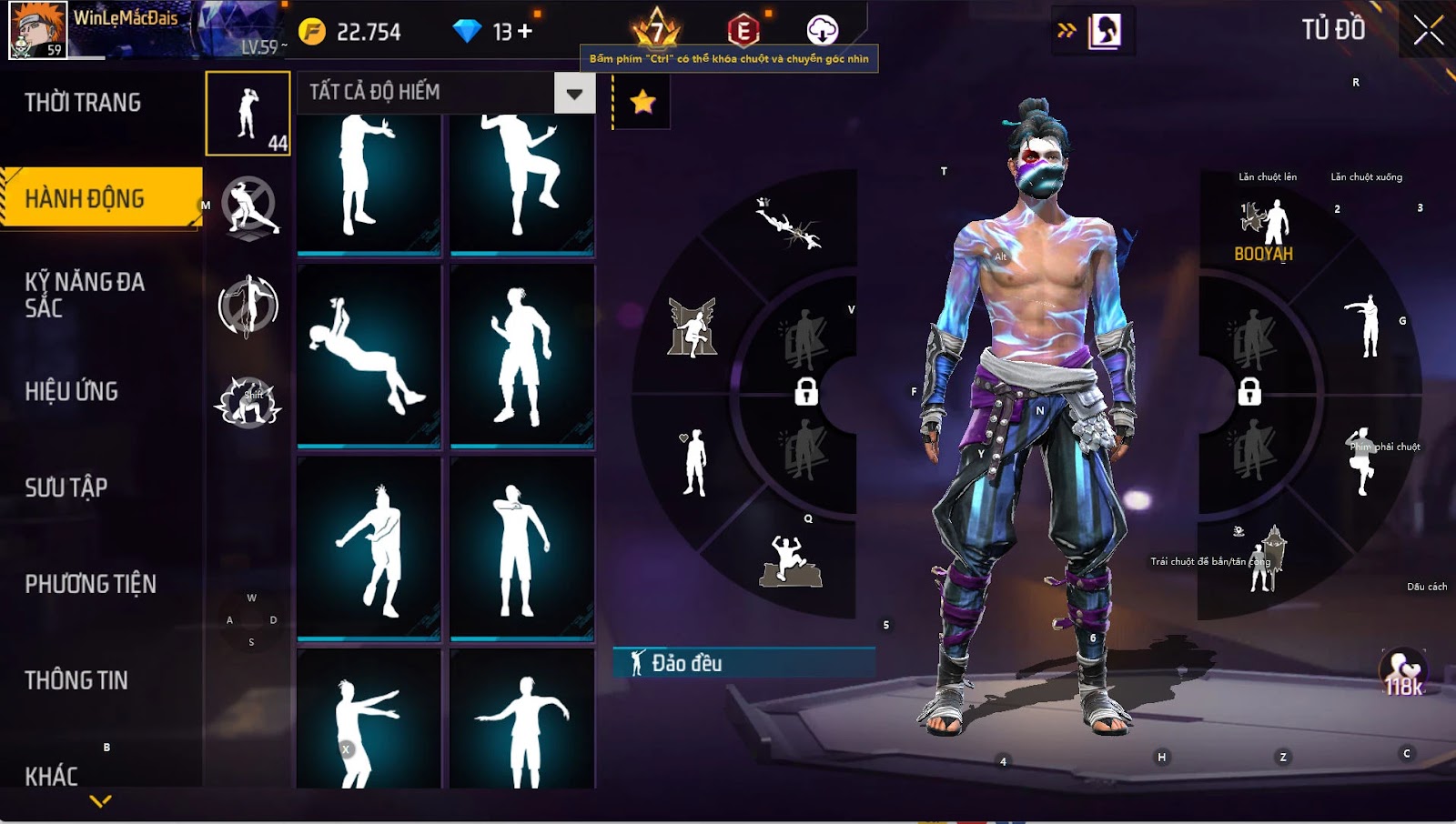1456x824 pixels.
Task: Open the Thời Trang category
Action: coord(83,103)
